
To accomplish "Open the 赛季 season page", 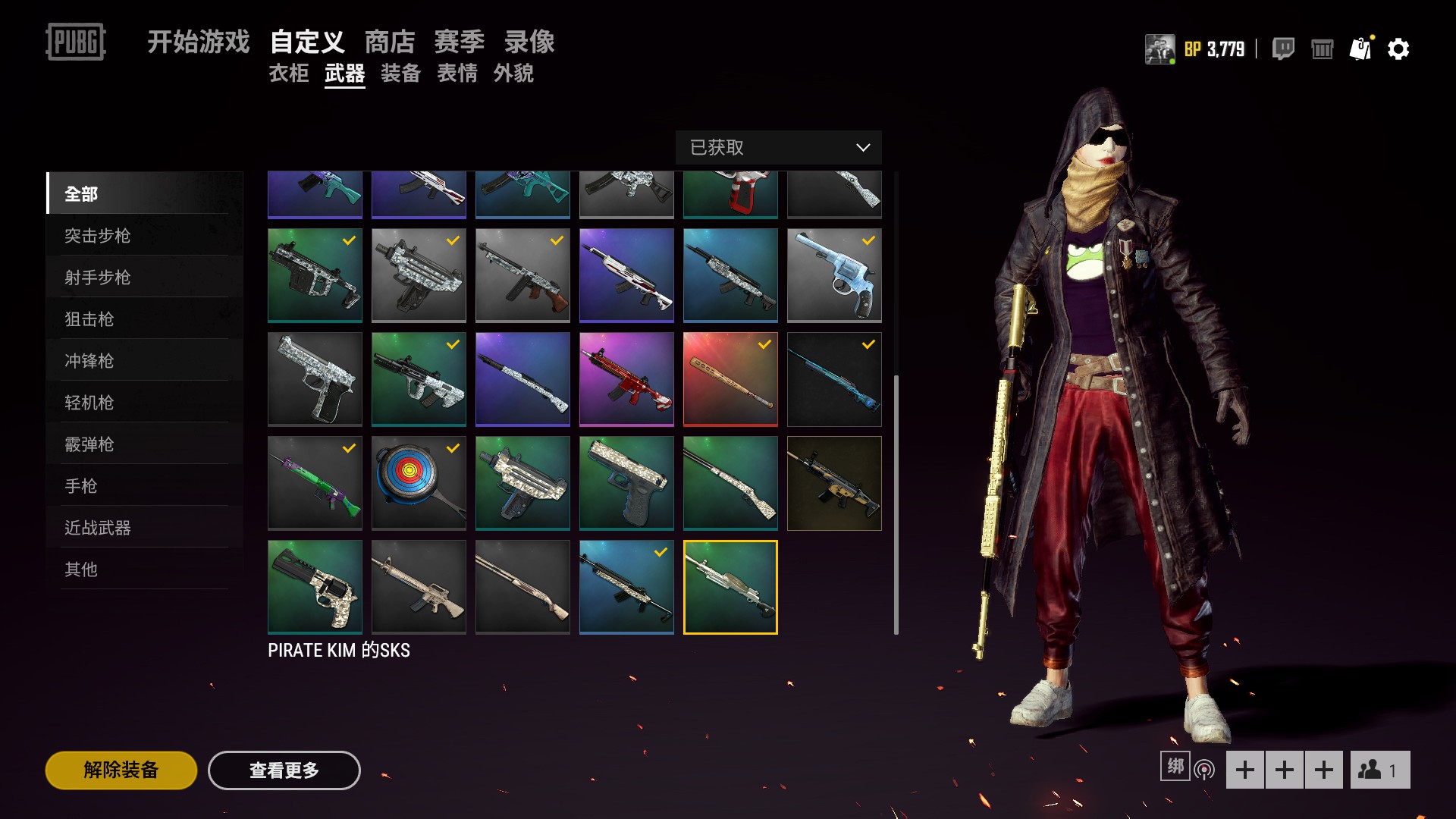I will (x=459, y=42).
